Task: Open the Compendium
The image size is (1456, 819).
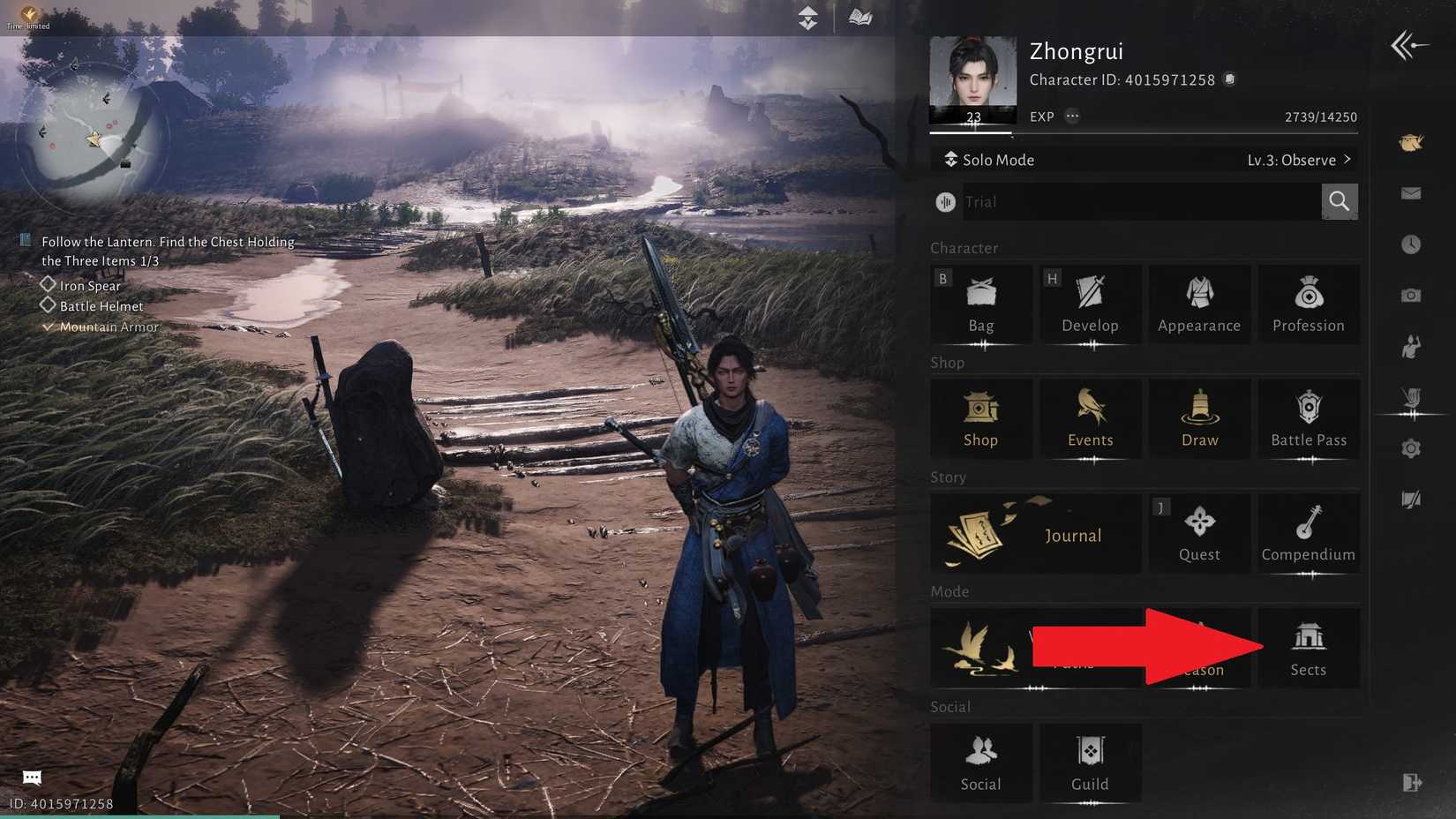Action: (1309, 533)
